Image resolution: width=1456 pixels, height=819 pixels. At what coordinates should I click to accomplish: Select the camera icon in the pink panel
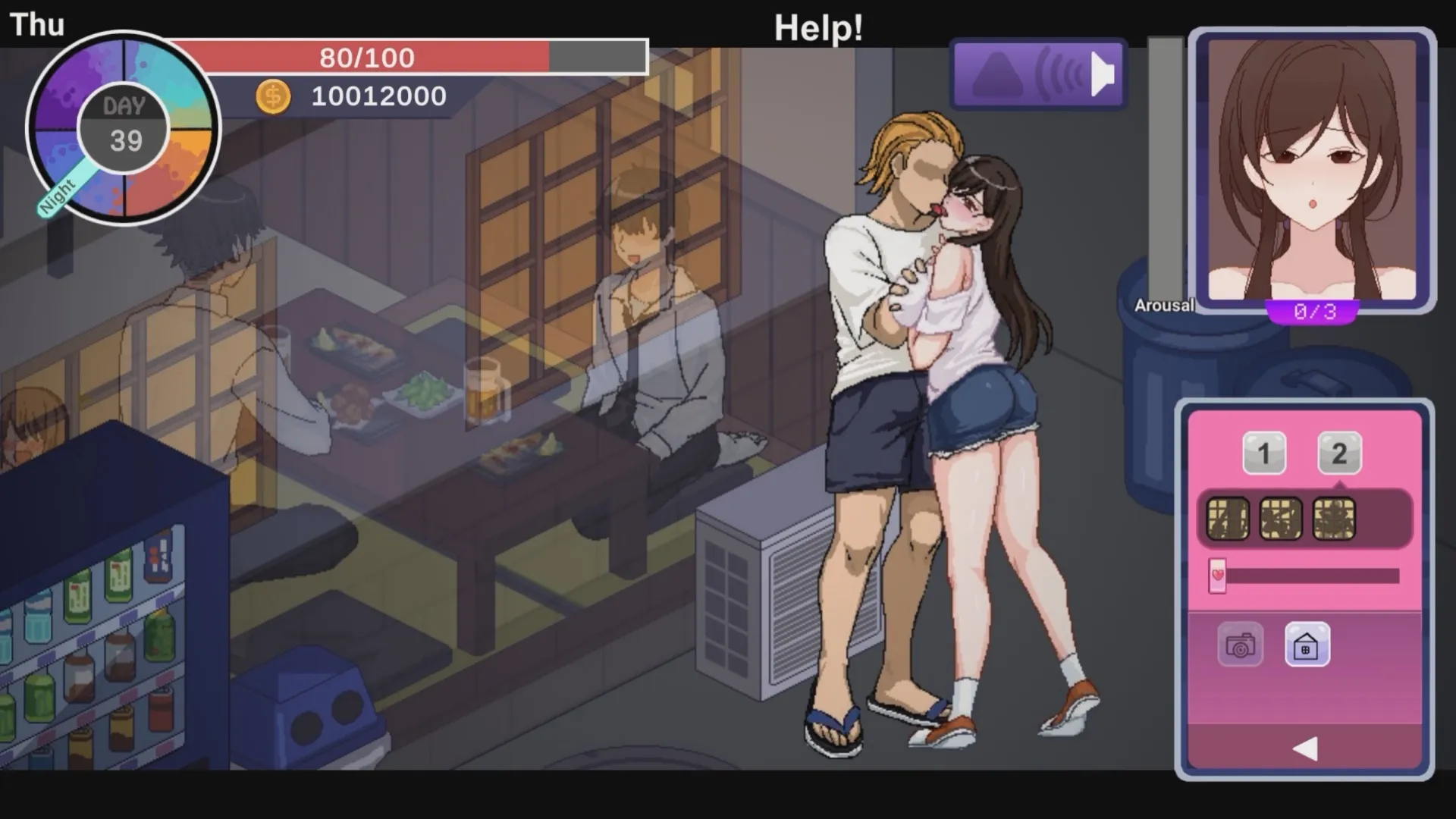coord(1241,645)
